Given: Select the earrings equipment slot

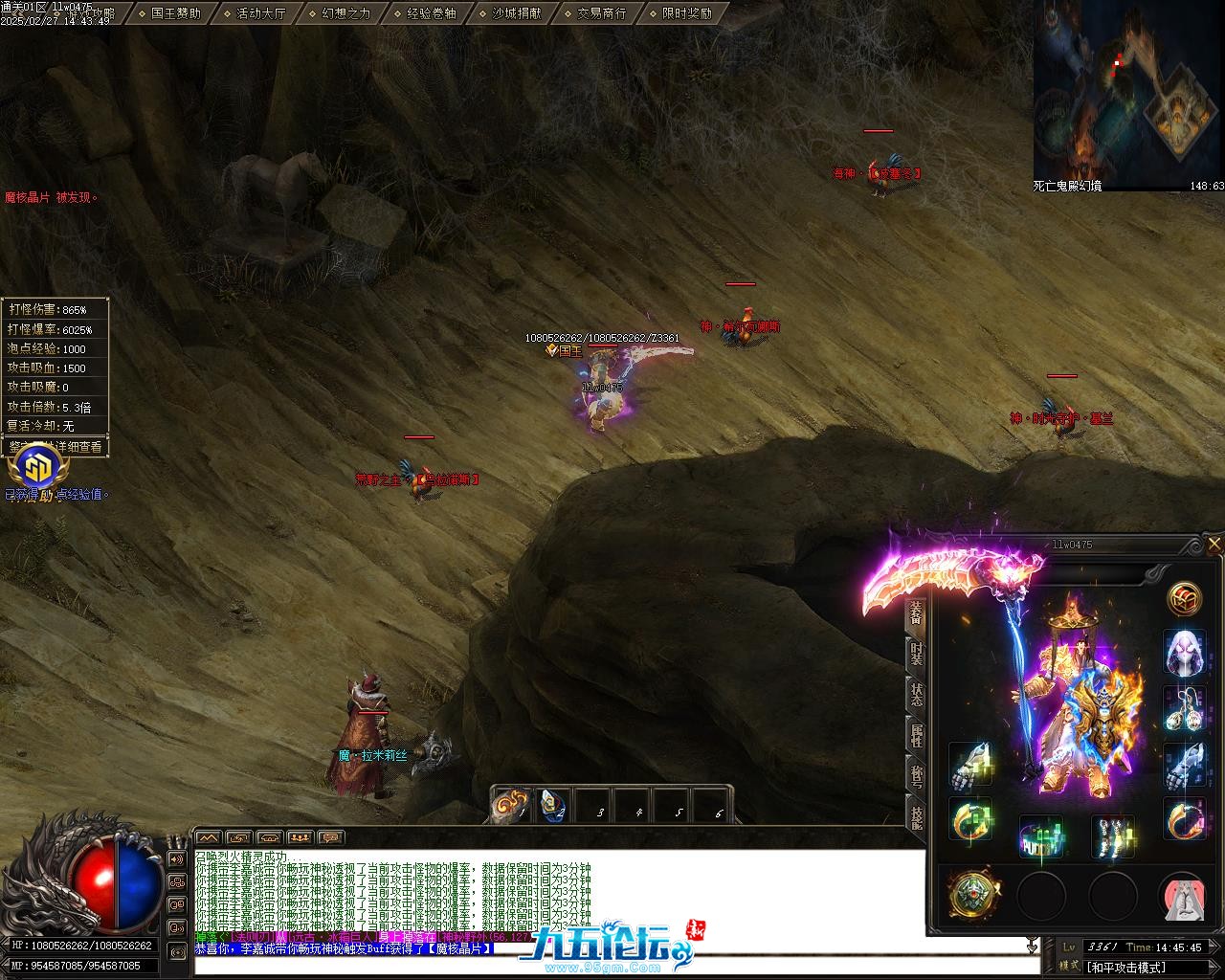Looking at the screenshot, I should (1184, 709).
